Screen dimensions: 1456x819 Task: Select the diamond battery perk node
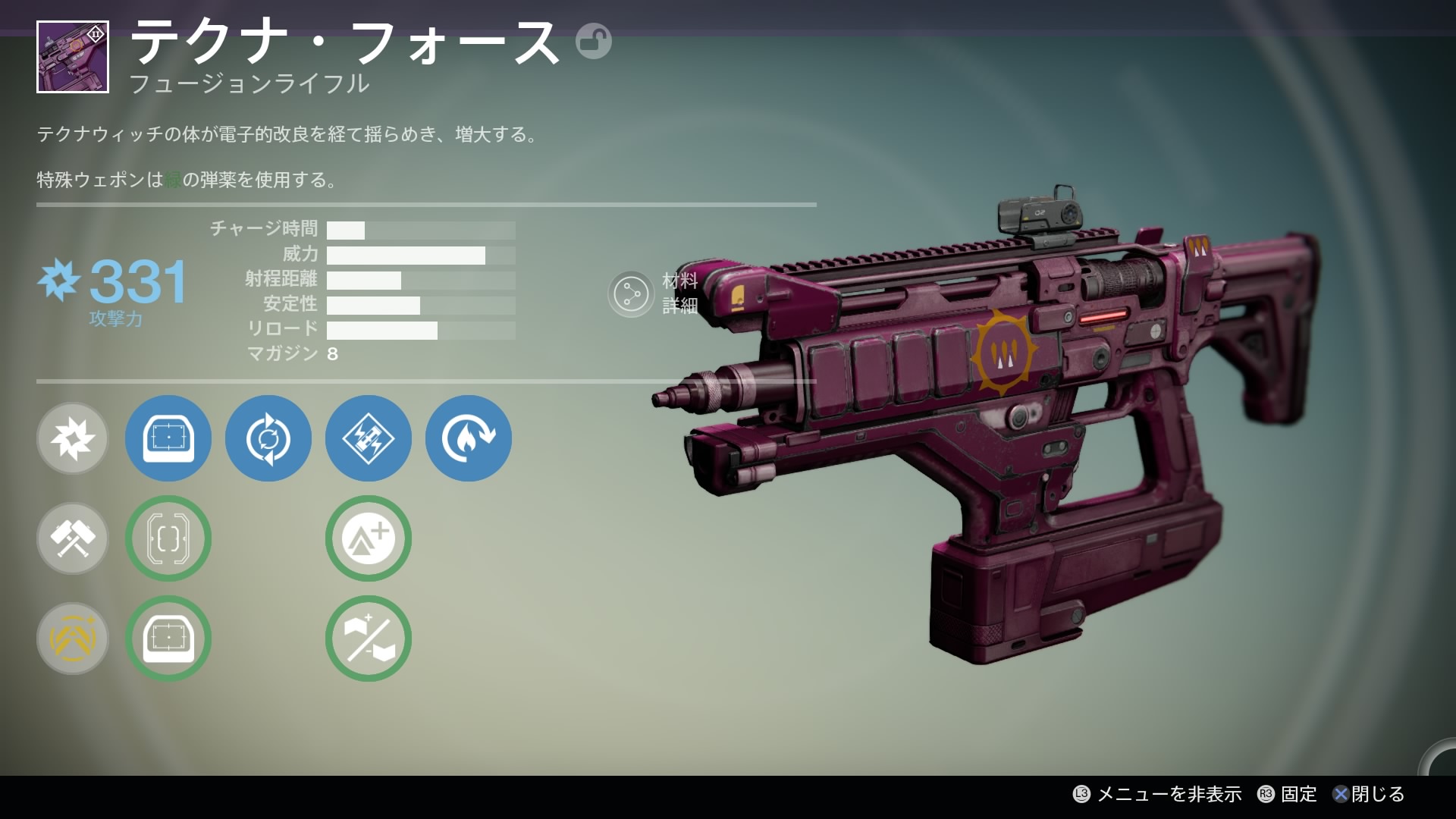pos(369,438)
